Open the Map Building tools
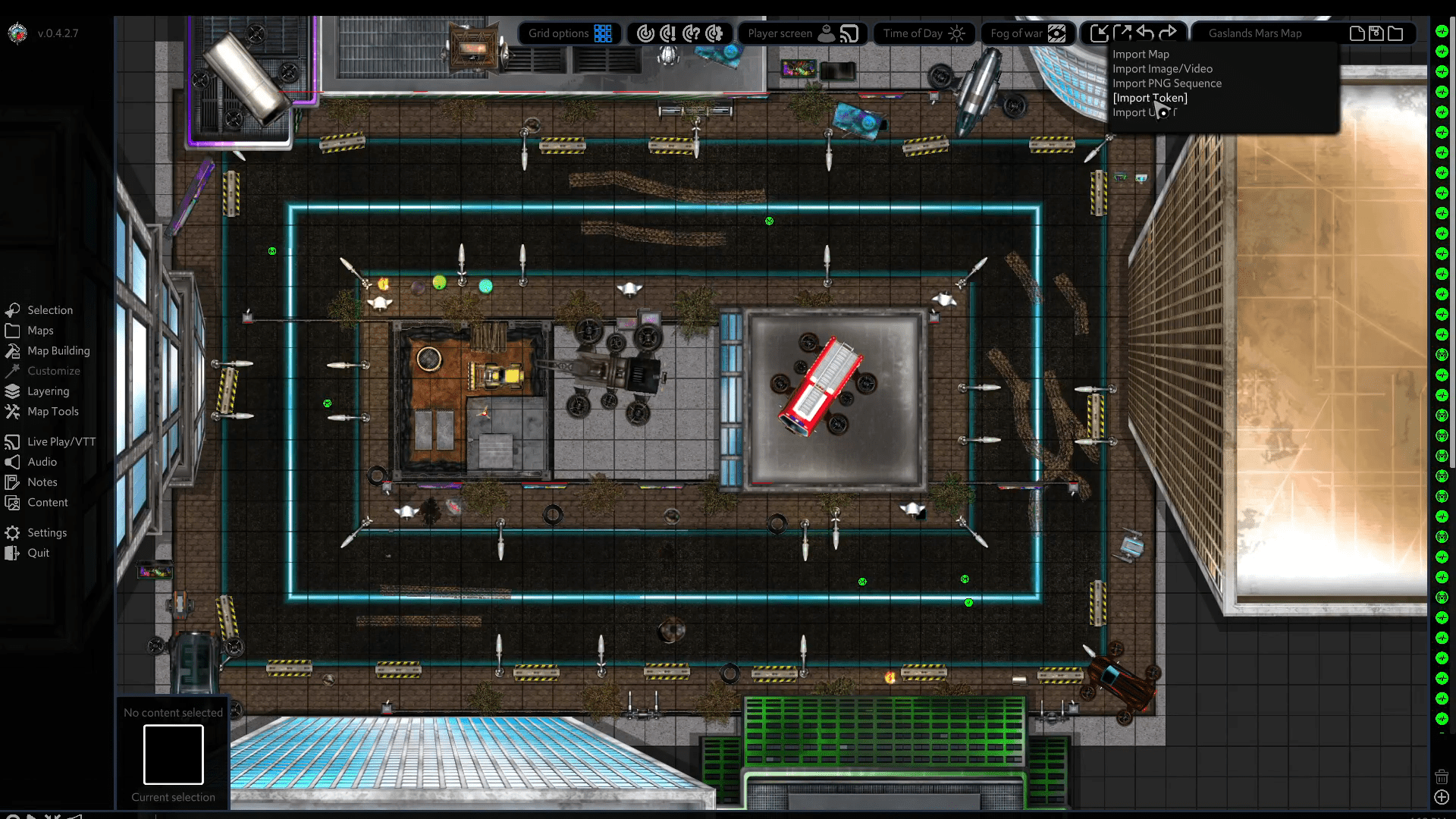The image size is (1456, 819). point(58,351)
